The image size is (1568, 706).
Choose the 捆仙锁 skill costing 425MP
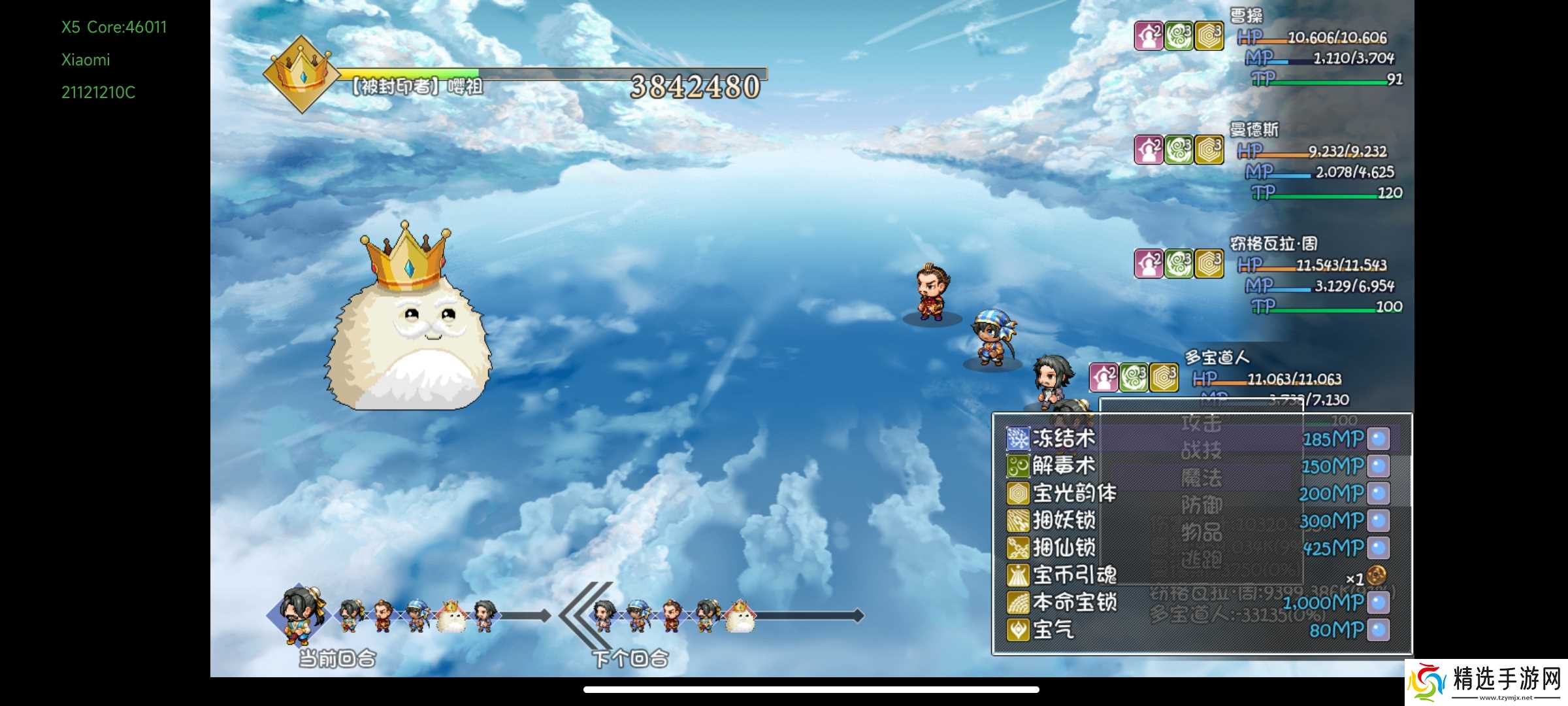coord(1063,548)
